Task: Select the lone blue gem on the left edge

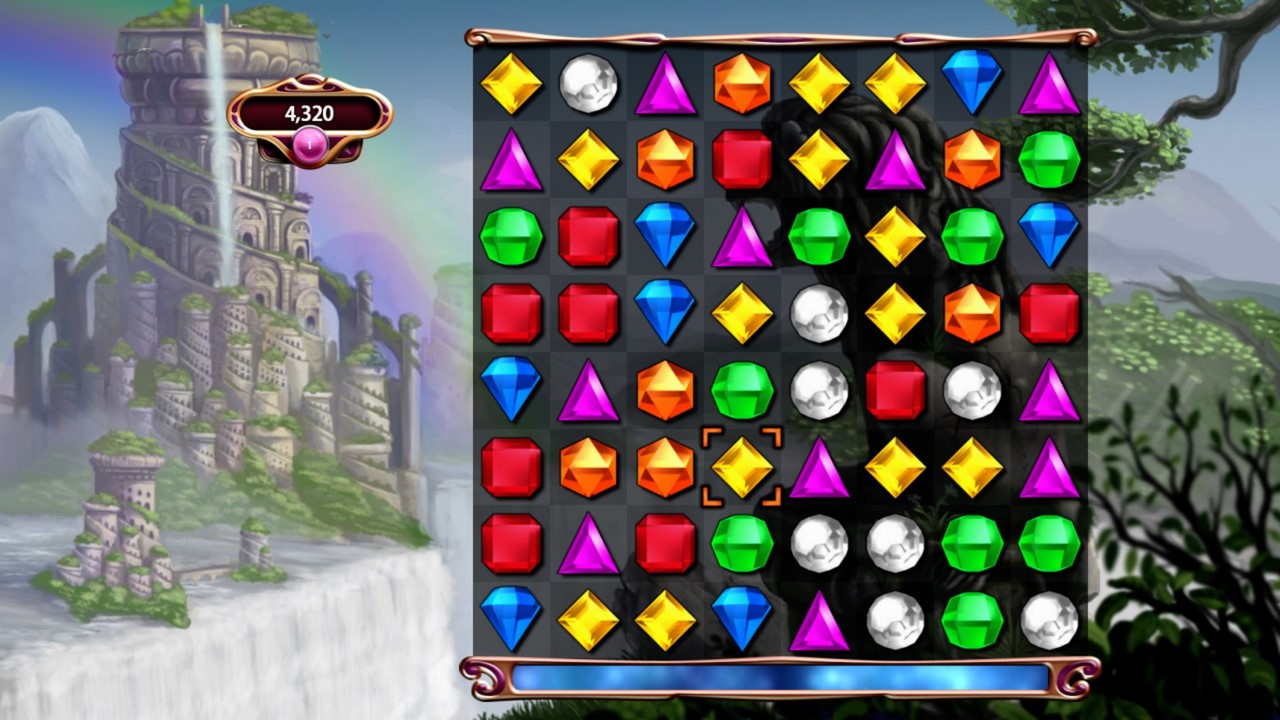Action: pos(510,390)
